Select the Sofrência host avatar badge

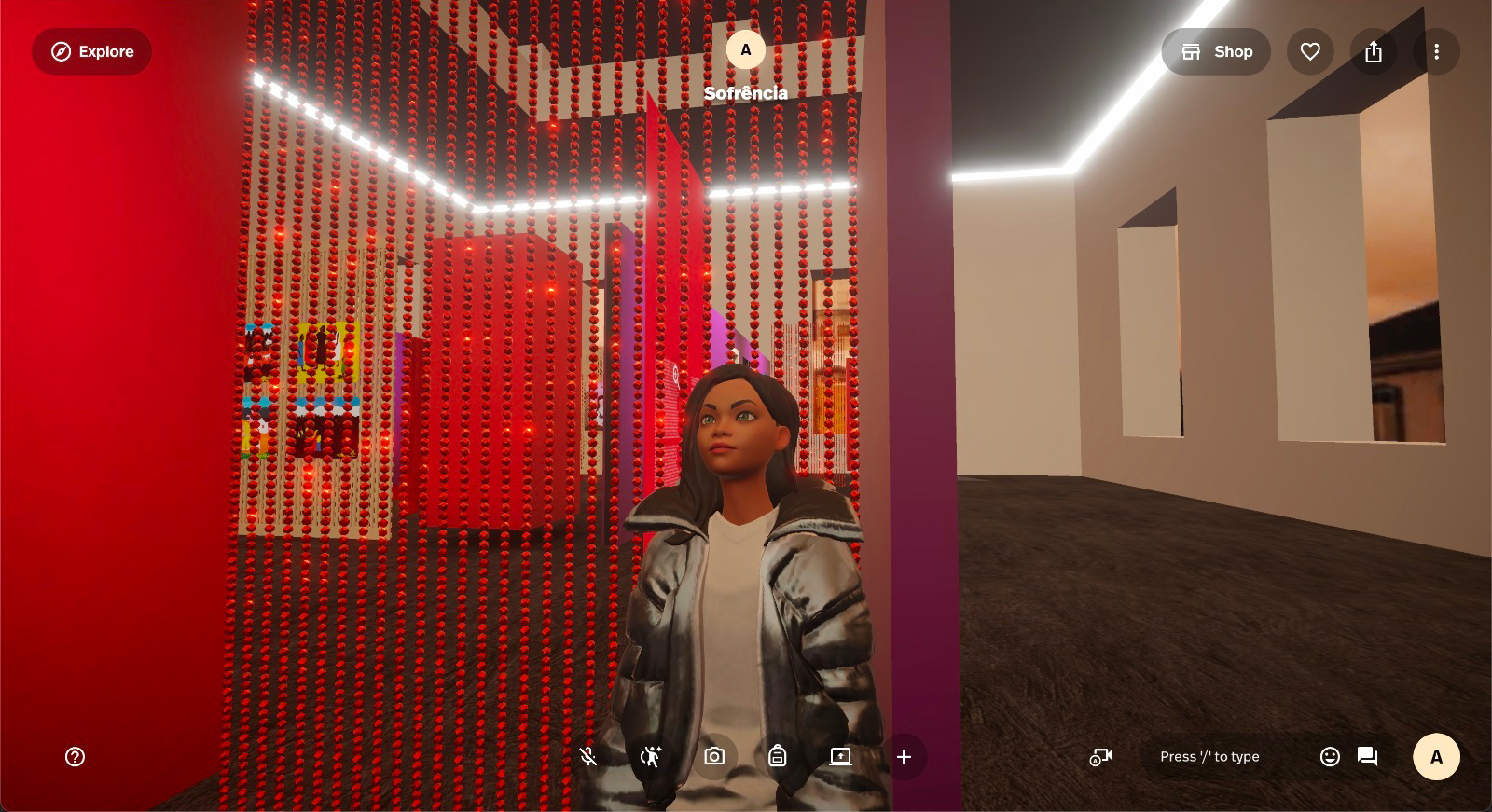(745, 50)
